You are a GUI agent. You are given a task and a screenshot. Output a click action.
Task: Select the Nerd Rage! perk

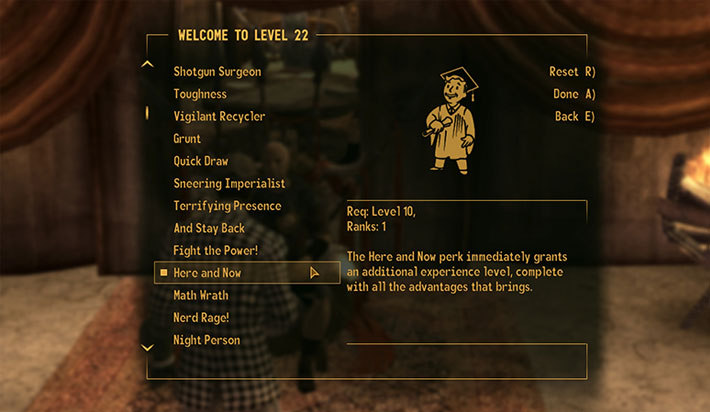pyautogui.click(x=201, y=318)
